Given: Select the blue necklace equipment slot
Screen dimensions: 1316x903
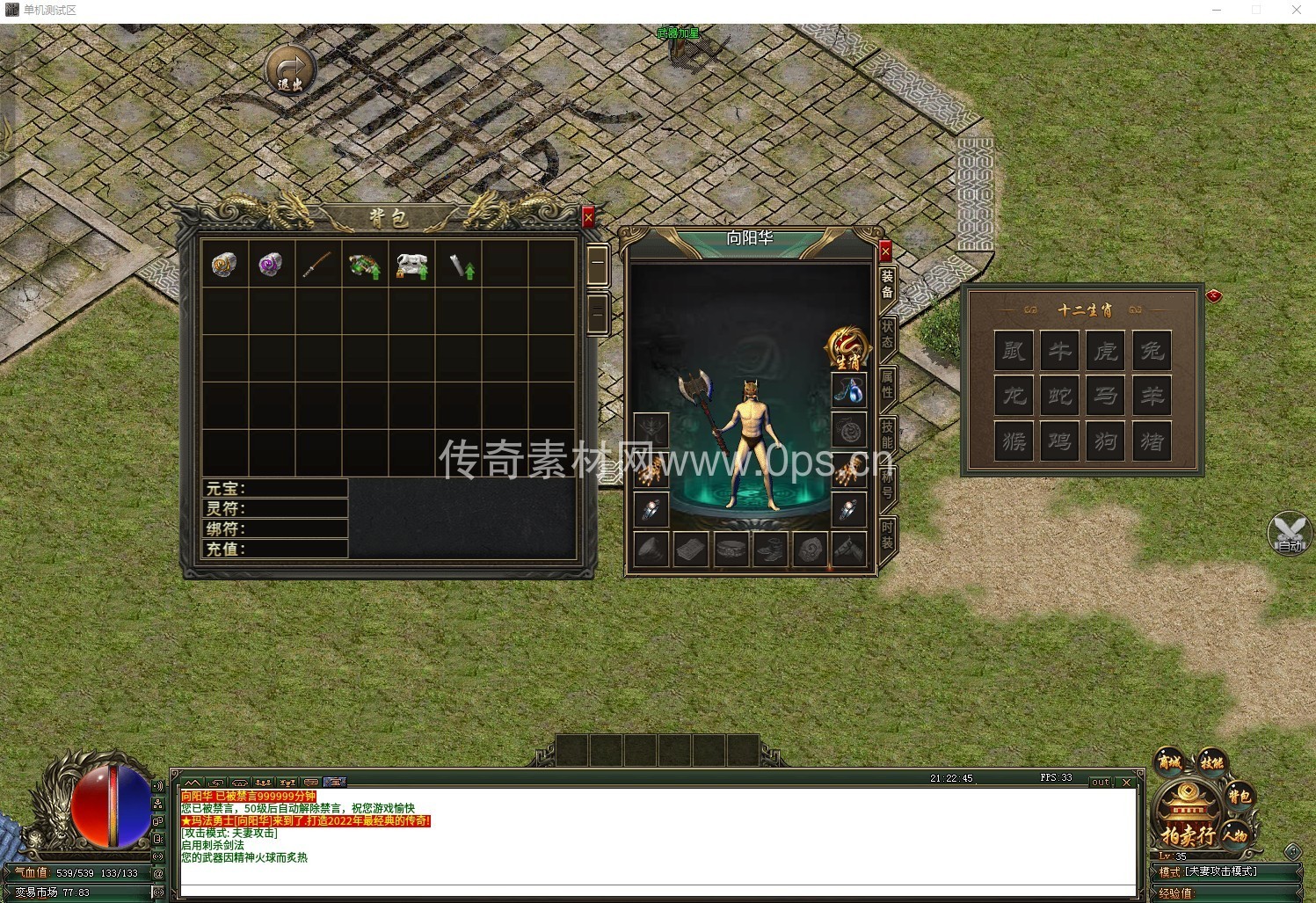Looking at the screenshot, I should pyautogui.click(x=848, y=390).
